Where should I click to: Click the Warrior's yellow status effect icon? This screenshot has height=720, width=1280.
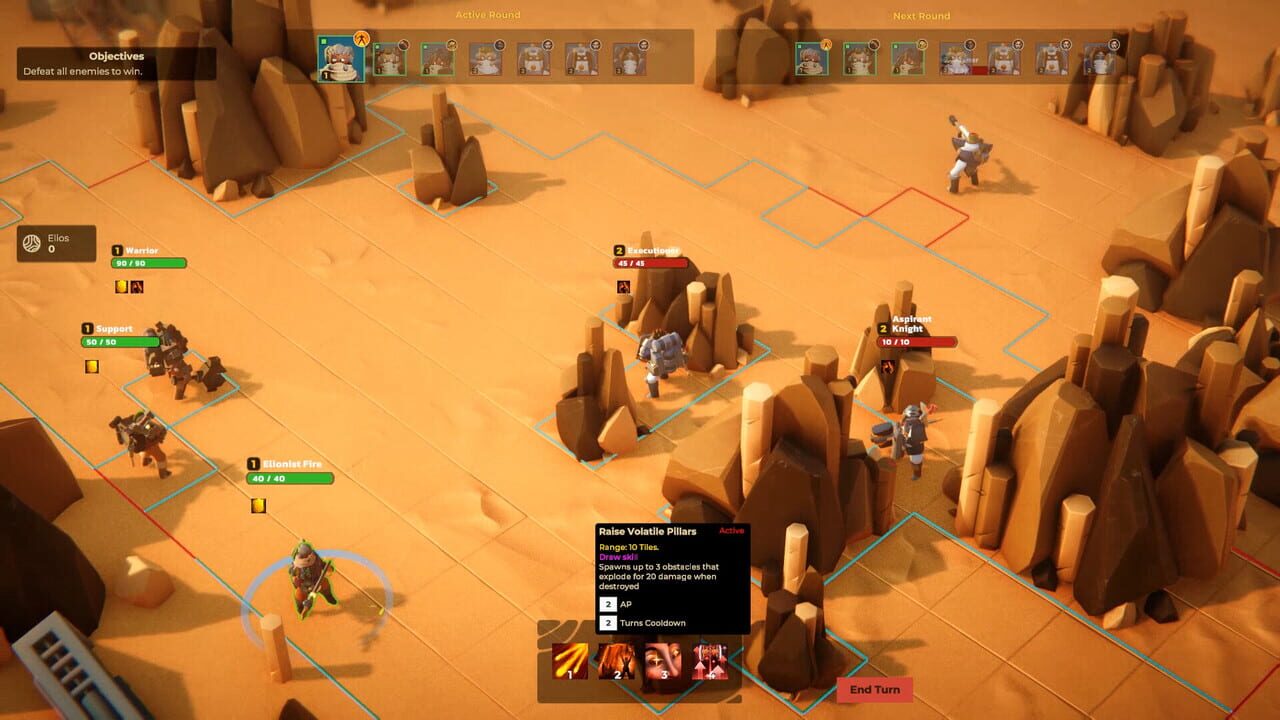click(x=119, y=286)
